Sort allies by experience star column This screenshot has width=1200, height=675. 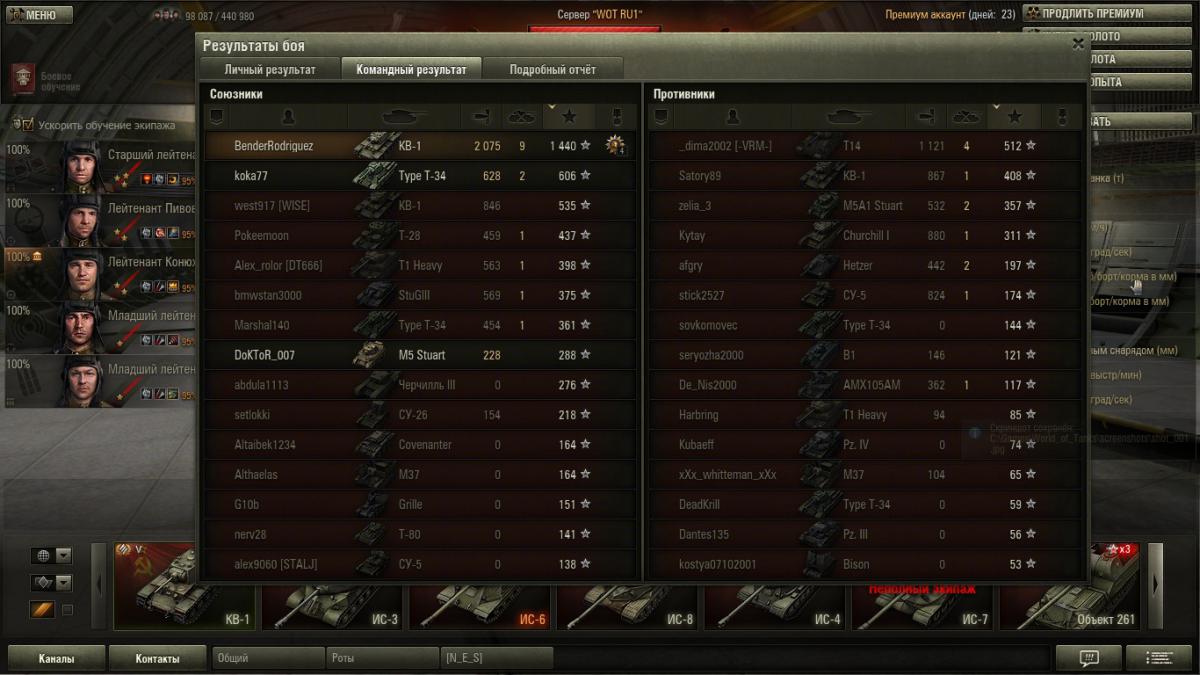569,117
